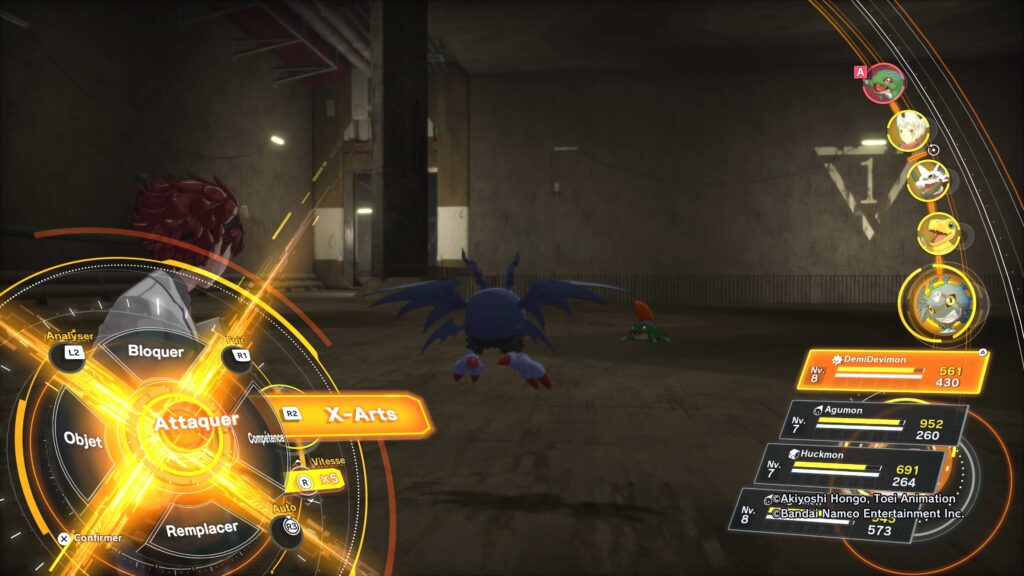1024x576 pixels.
Task: Click the orange Agumon turn-order portrait
Action: (938, 234)
